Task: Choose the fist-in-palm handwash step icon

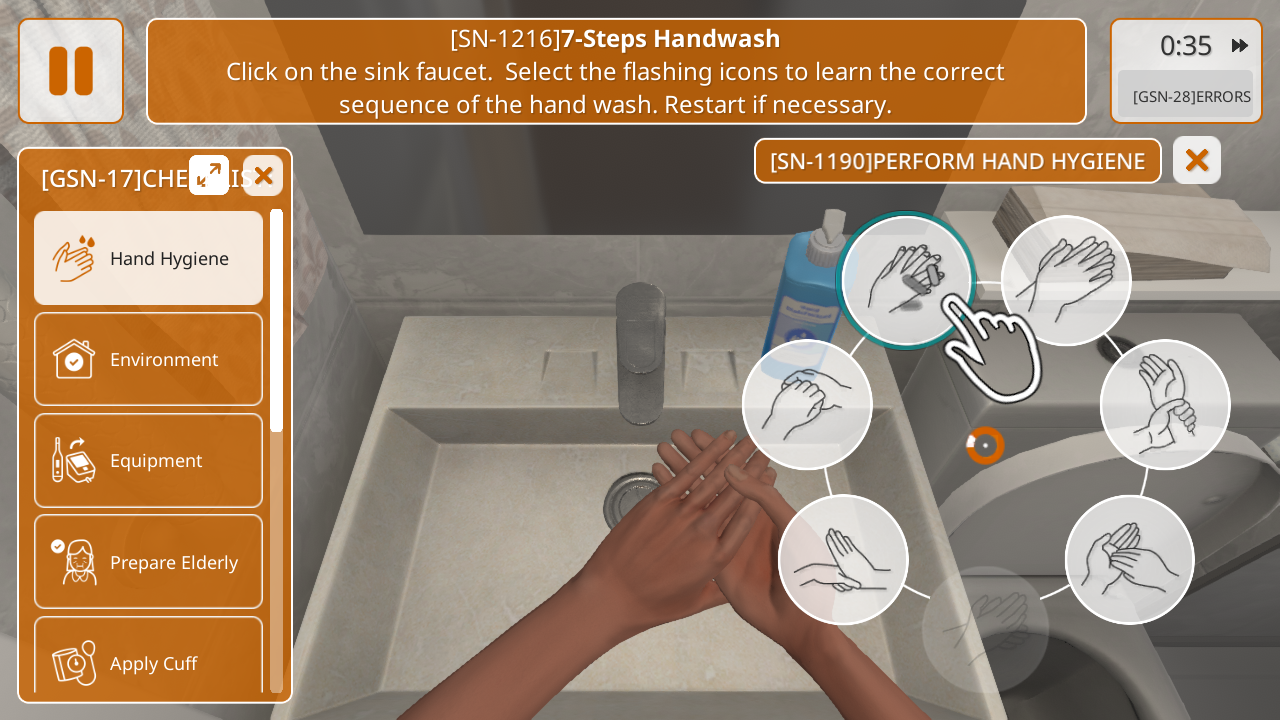Action: pyautogui.click(x=807, y=404)
